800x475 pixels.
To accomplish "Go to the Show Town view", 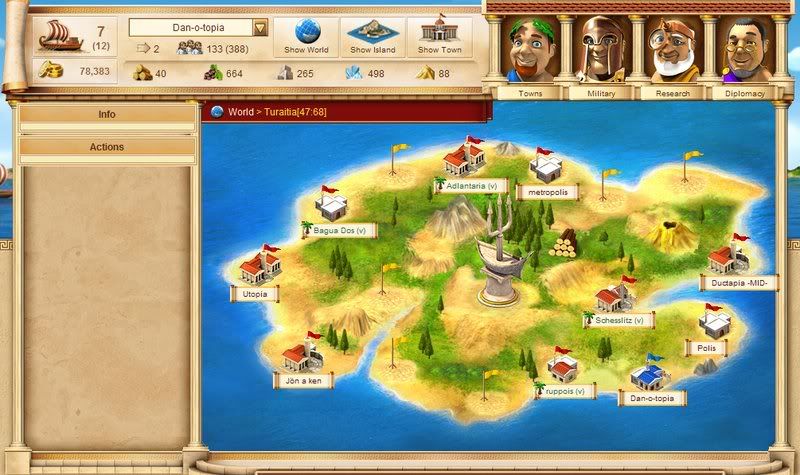I will 440,35.
